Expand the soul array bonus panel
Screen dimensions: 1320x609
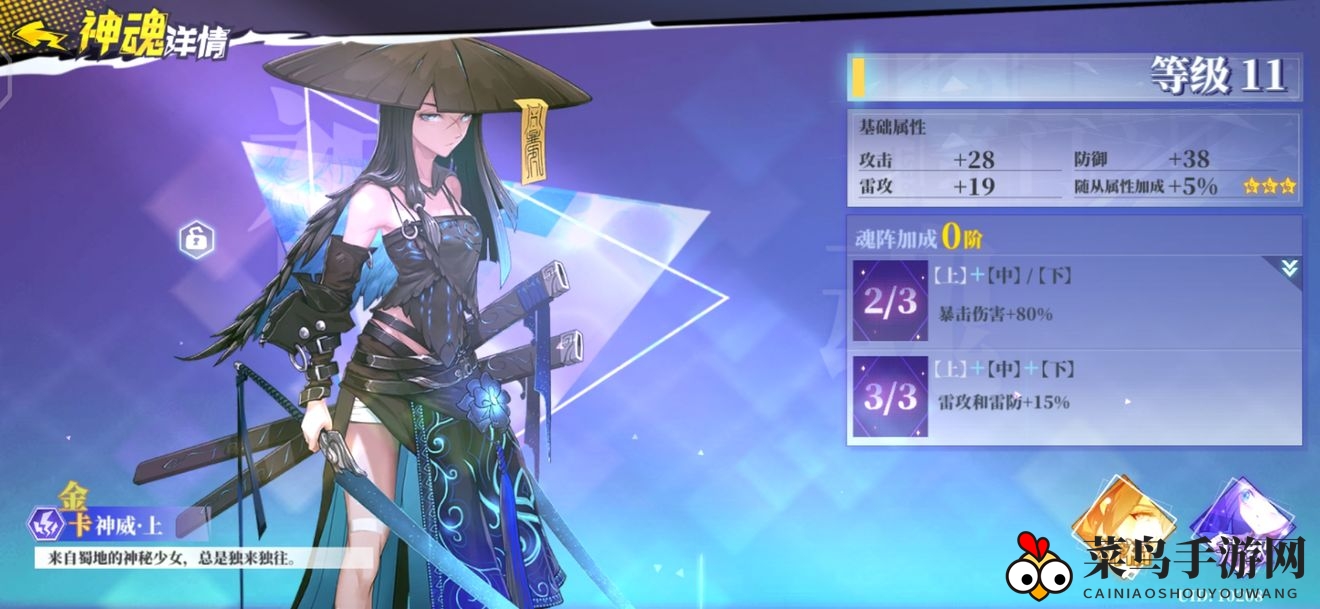(x=1286, y=267)
